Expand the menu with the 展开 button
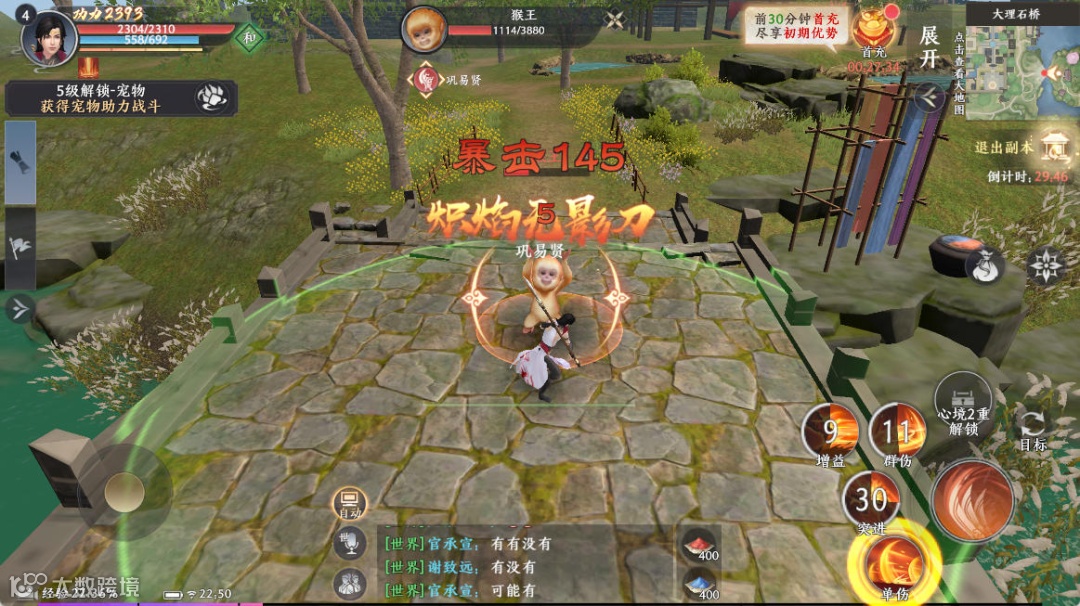This screenshot has height=606, width=1080. click(x=930, y=44)
